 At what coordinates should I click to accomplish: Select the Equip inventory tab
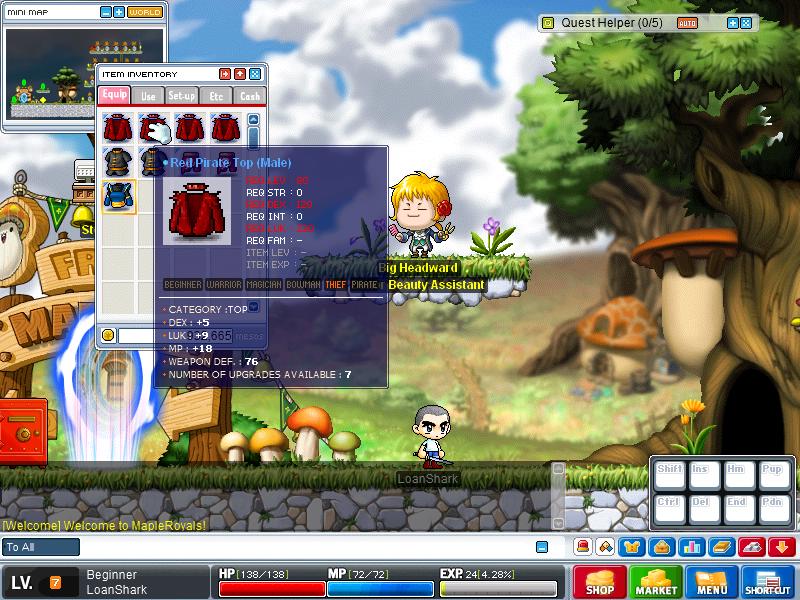[114, 96]
